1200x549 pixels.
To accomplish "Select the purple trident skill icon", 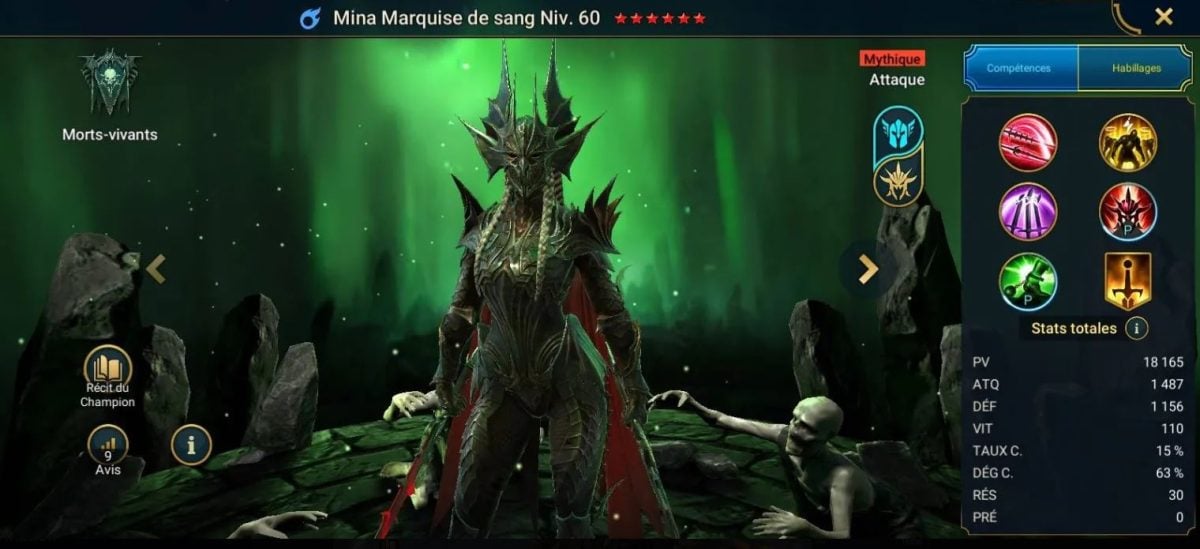I will tap(1027, 212).
